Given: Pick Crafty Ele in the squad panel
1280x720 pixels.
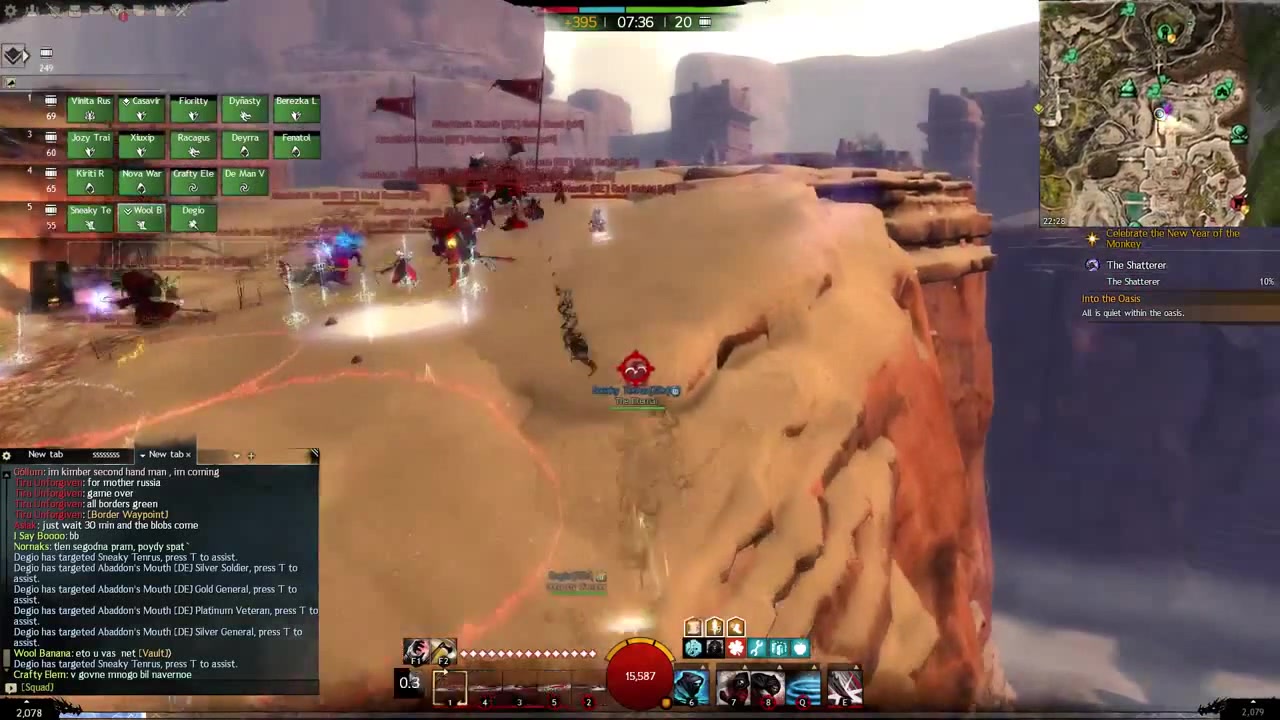Looking at the screenshot, I should [x=193, y=182].
